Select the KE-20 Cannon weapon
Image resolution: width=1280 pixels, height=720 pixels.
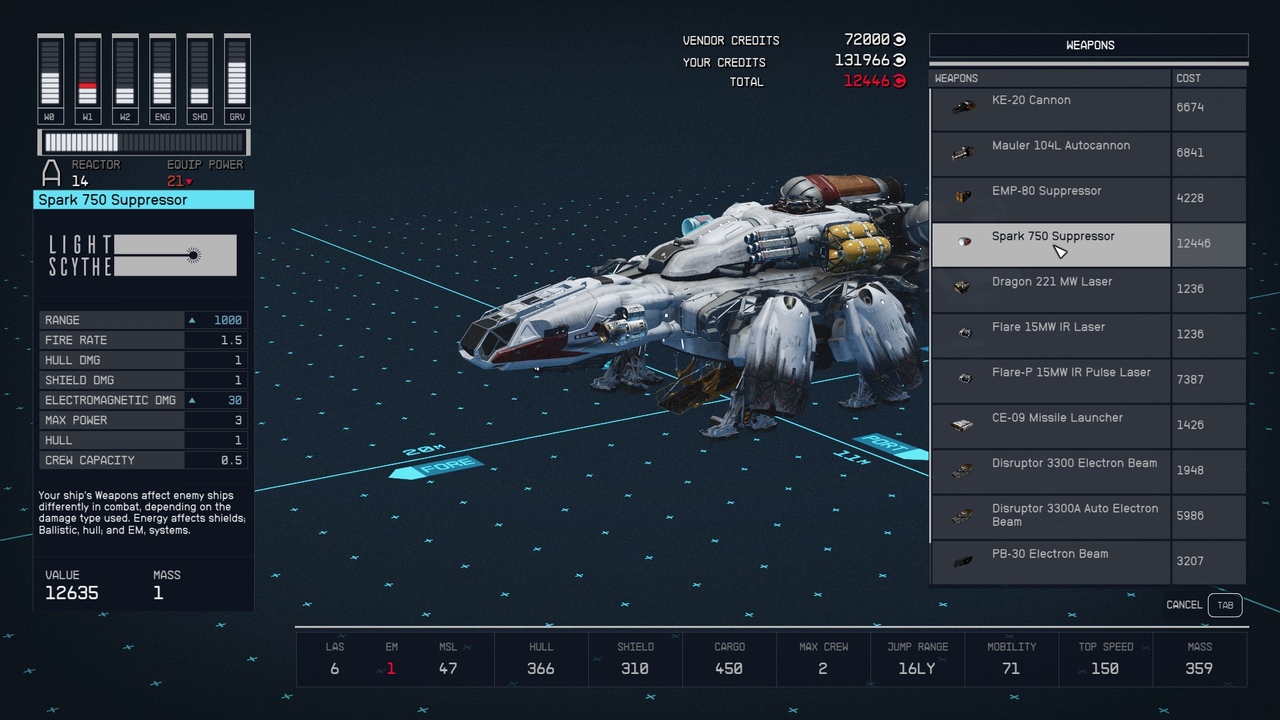point(1050,108)
